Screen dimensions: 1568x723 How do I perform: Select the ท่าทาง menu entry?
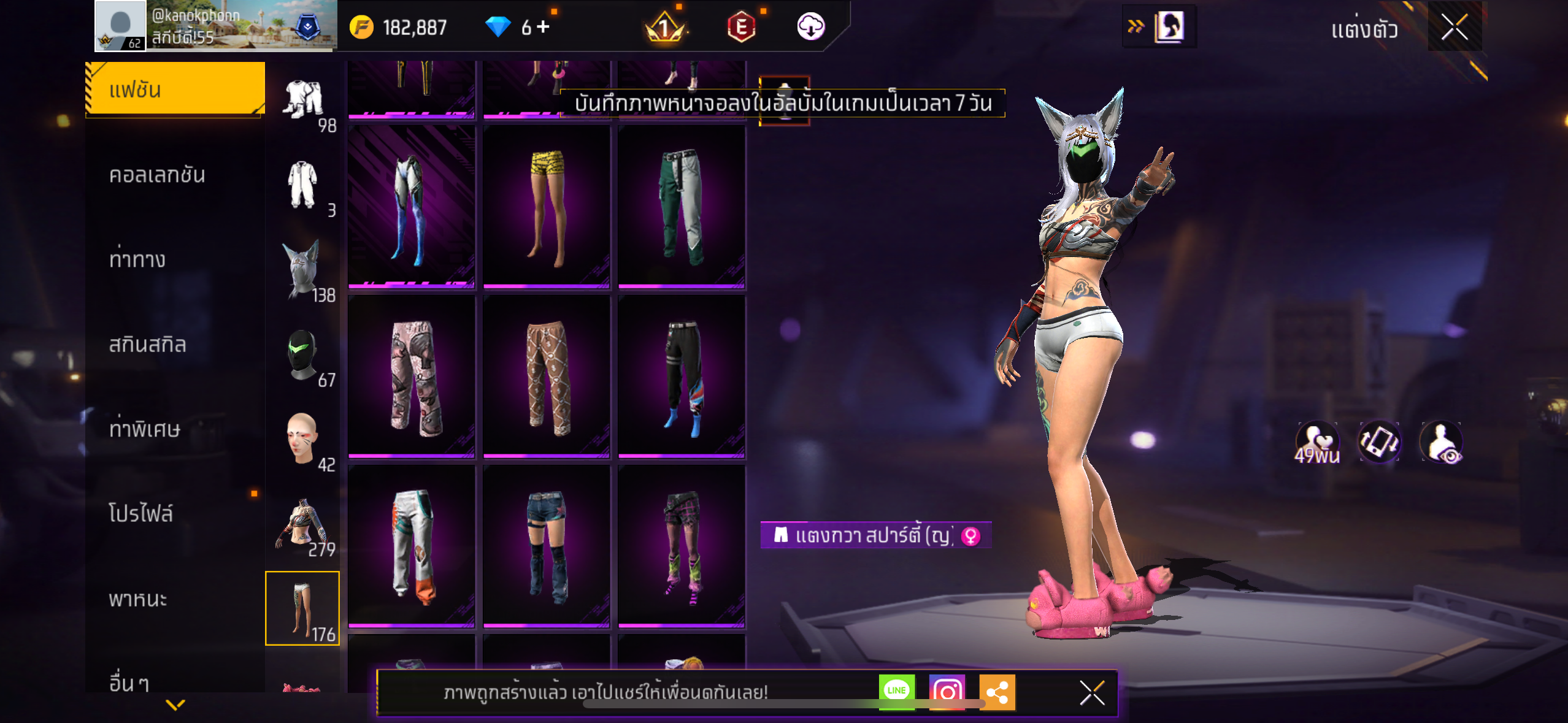tap(137, 260)
